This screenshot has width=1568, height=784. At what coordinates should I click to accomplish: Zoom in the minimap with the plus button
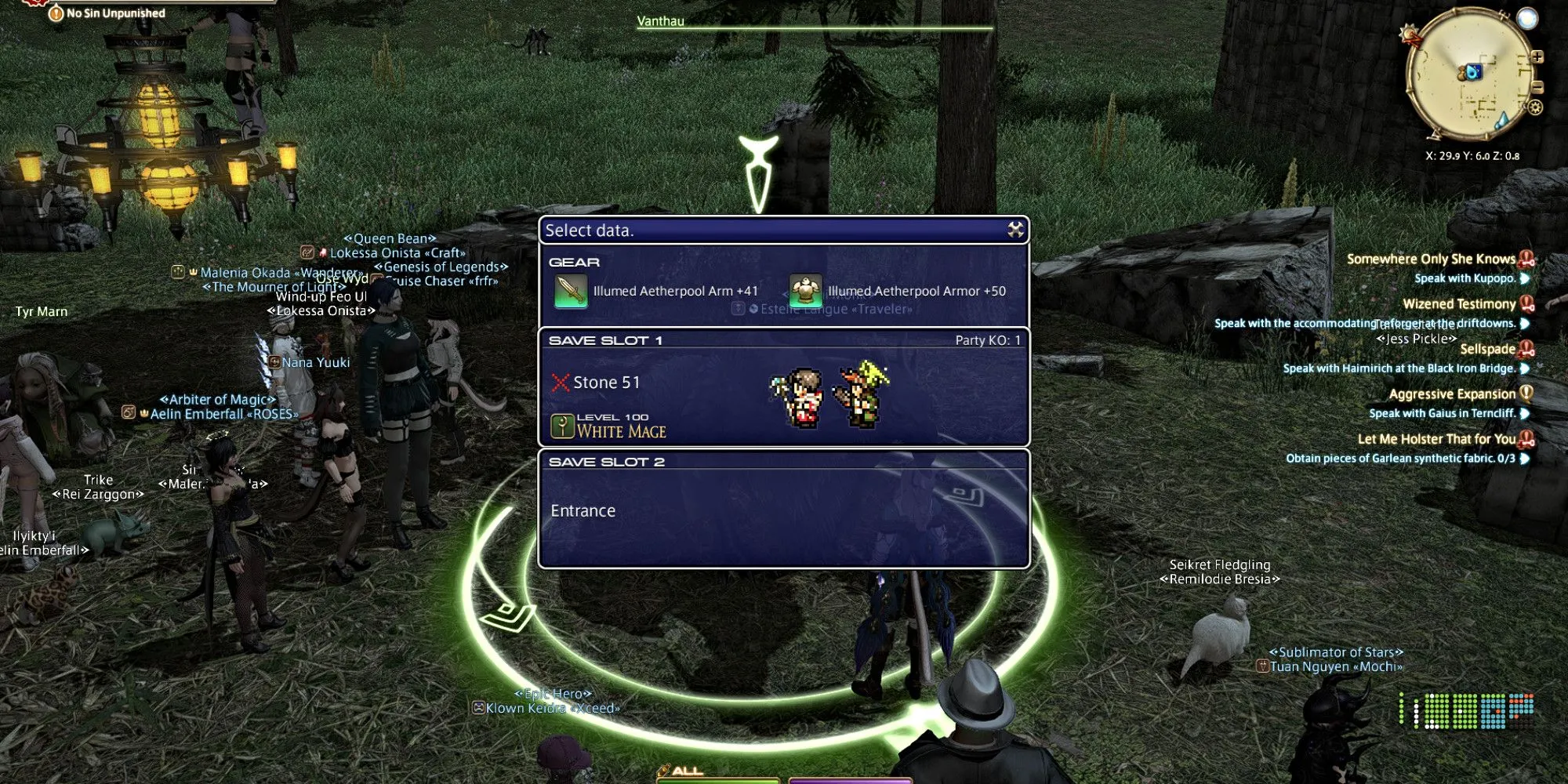pyautogui.click(x=1537, y=56)
